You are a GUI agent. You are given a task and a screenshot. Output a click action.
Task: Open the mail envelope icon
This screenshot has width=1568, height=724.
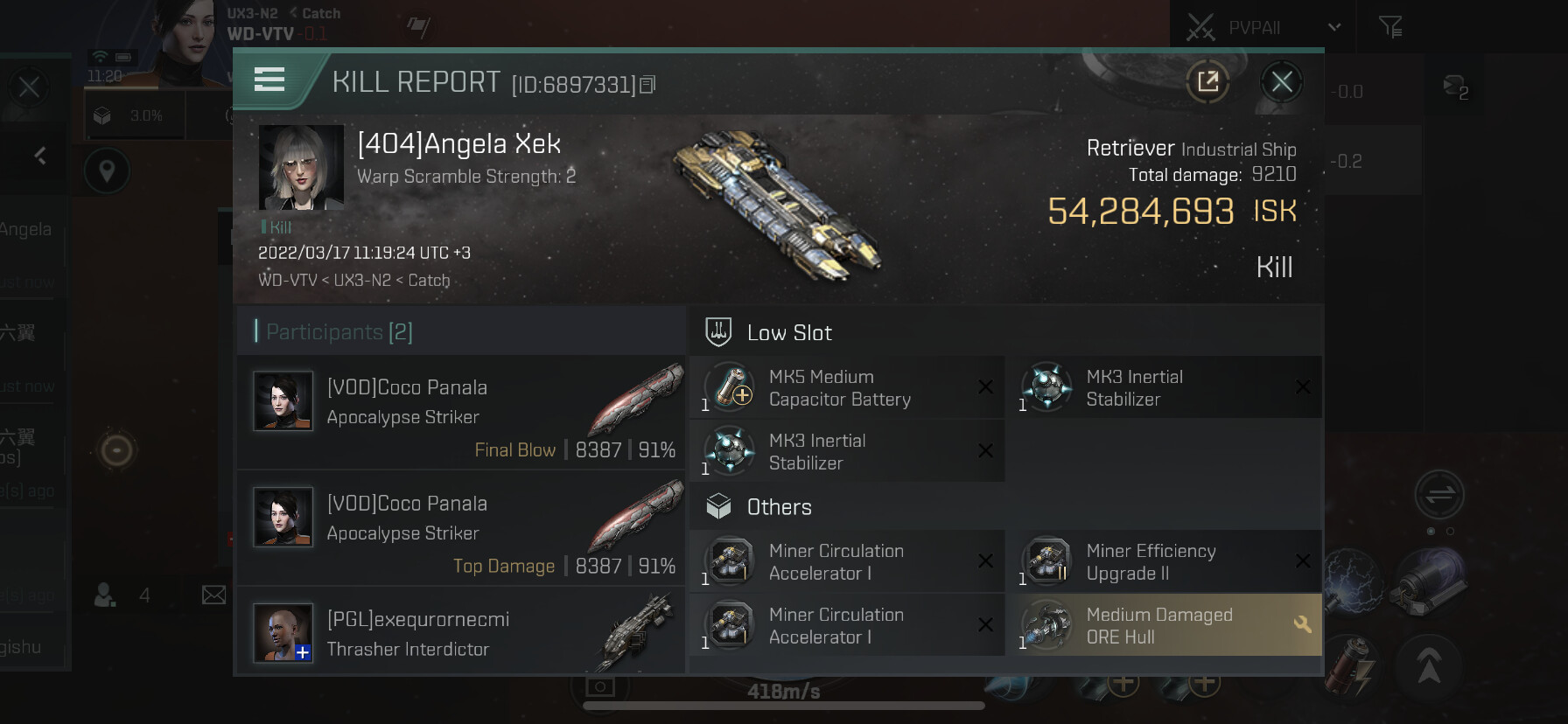[x=213, y=595]
